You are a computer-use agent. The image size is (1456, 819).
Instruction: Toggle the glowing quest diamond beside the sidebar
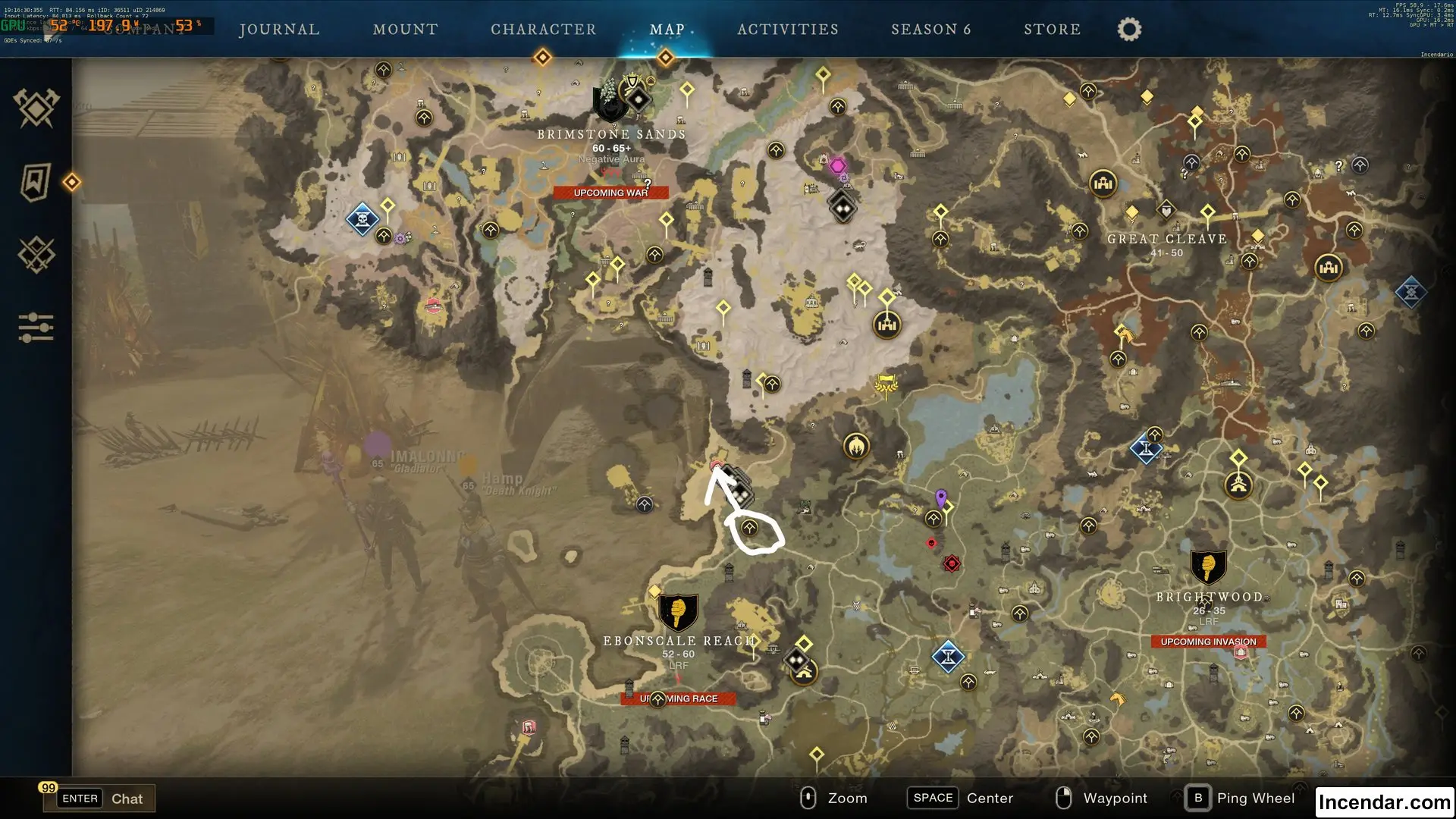(x=73, y=182)
